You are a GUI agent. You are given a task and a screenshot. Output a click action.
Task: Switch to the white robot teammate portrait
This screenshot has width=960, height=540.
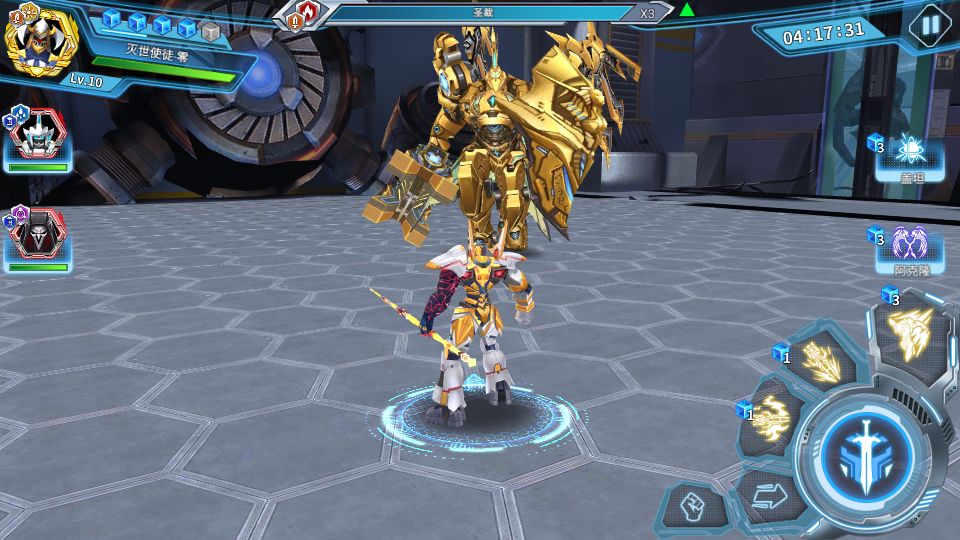[37, 138]
